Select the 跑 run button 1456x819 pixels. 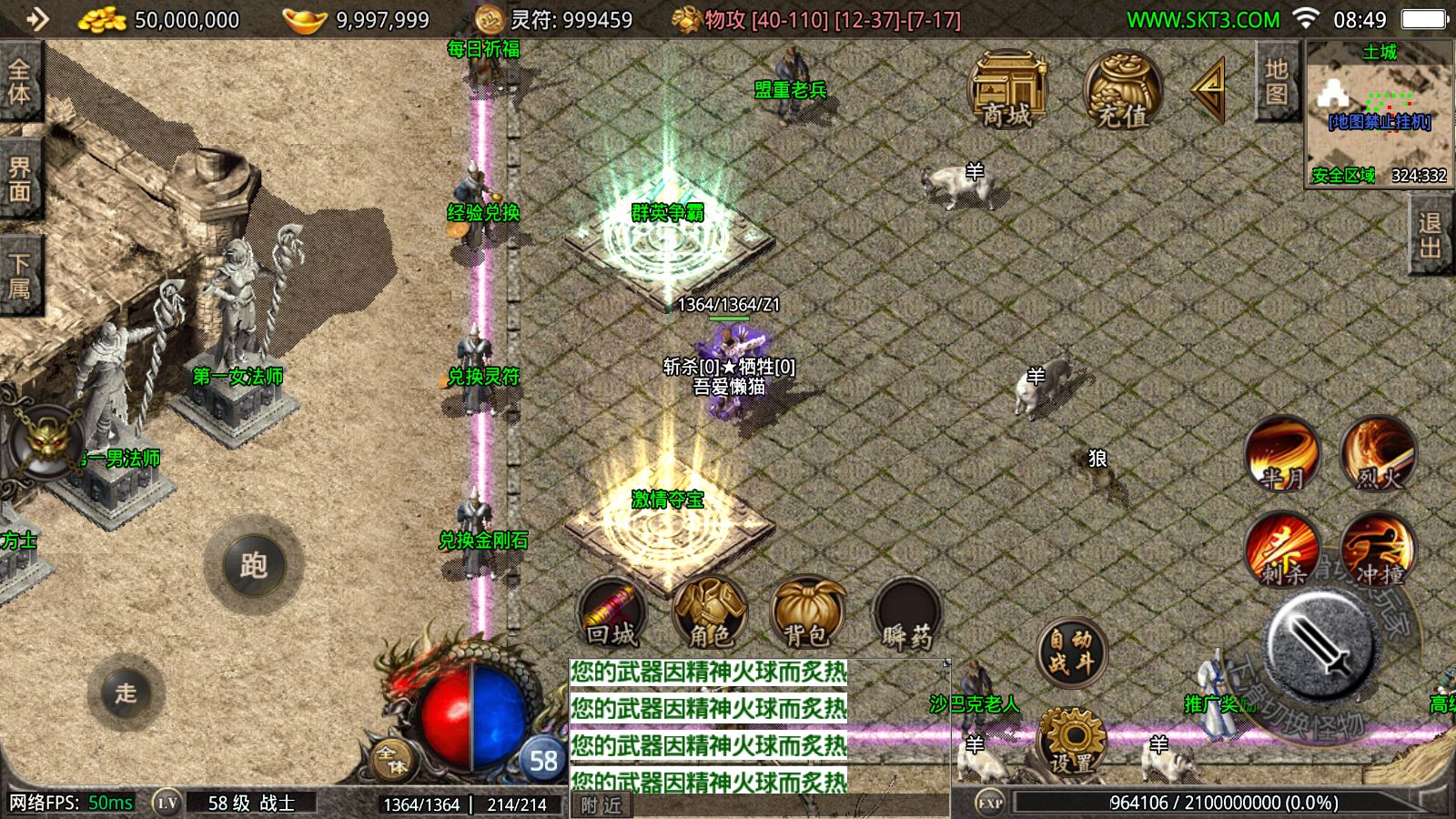click(253, 565)
